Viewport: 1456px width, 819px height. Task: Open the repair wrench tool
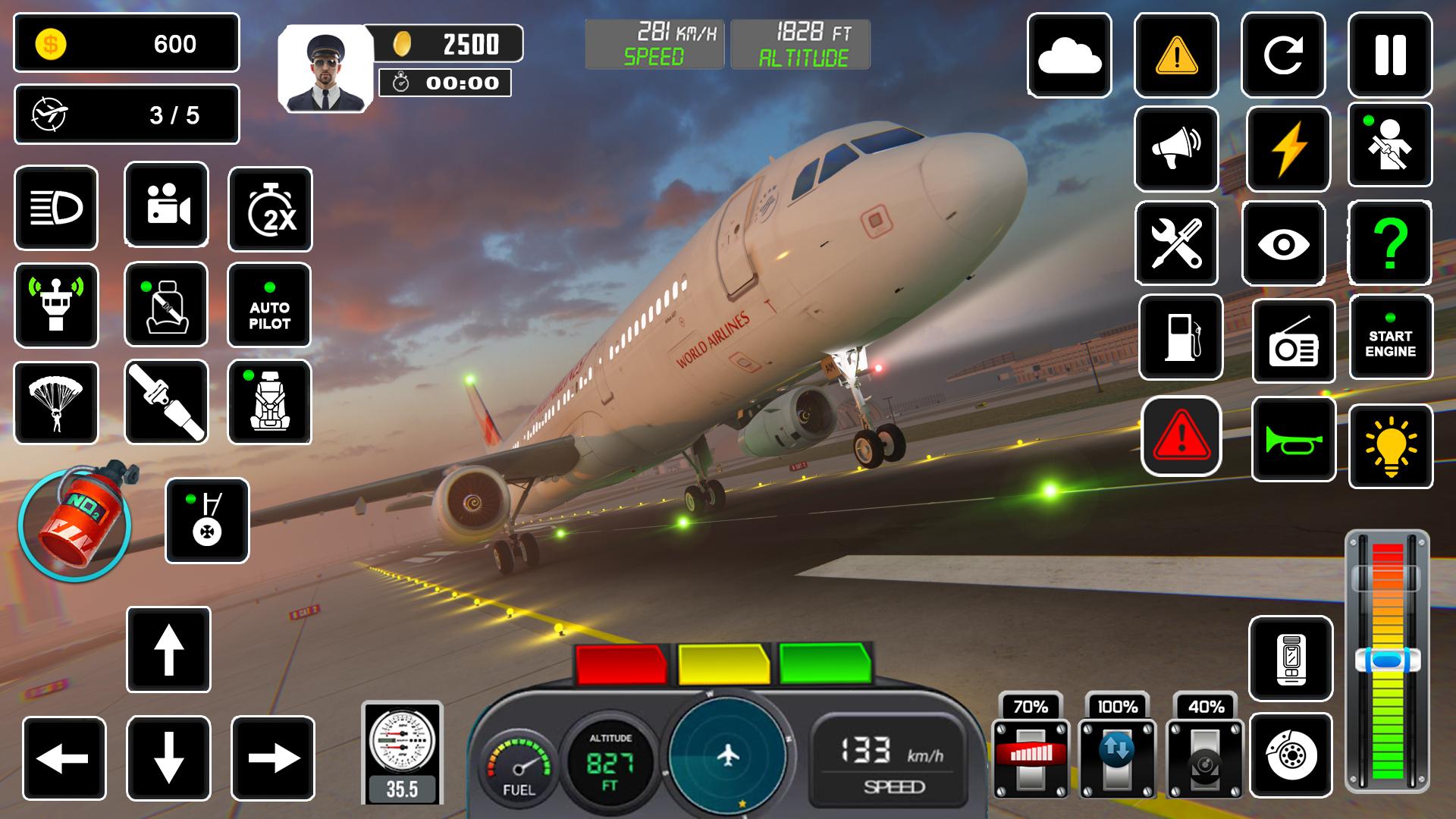(1176, 244)
